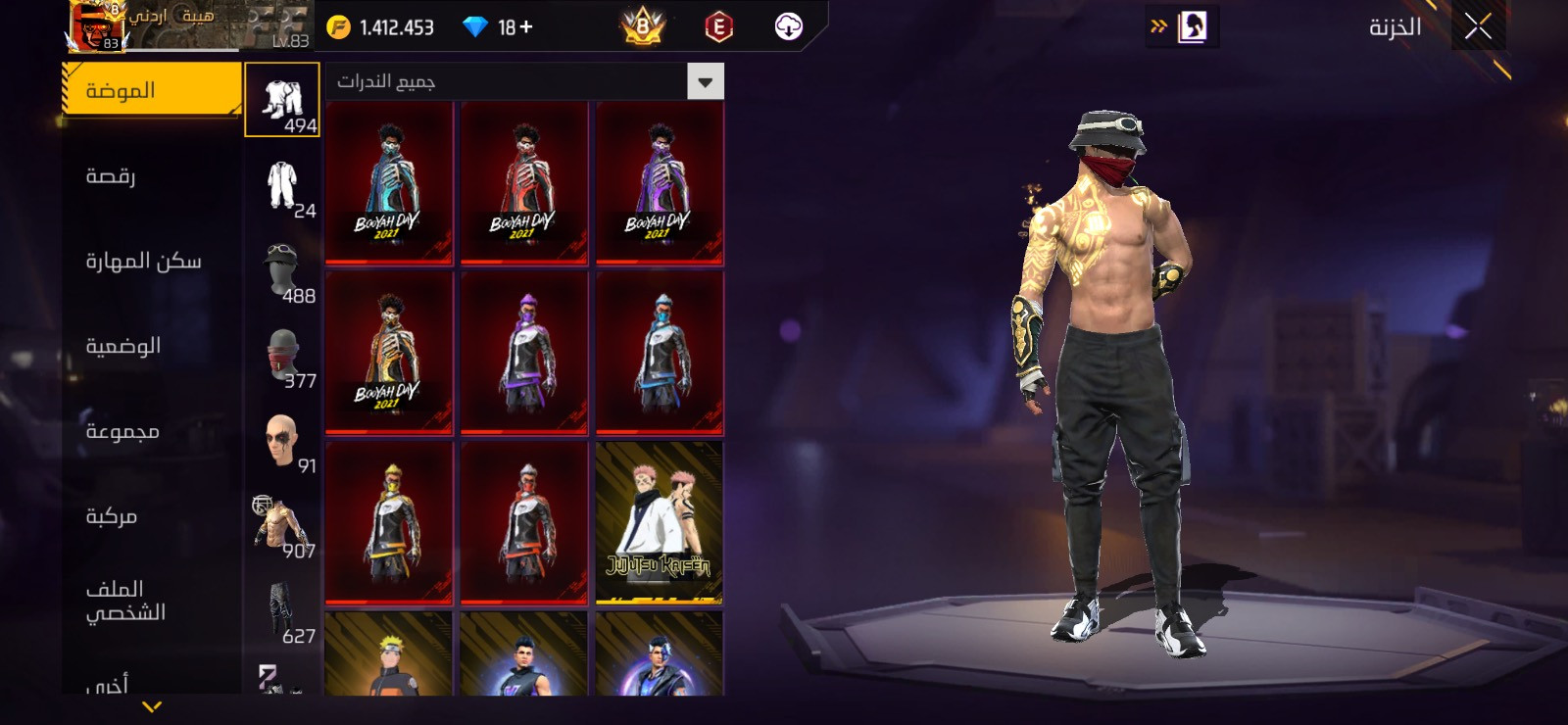
Task: Choose the purple Booyah Day 2021 bundle
Action: click(659, 182)
